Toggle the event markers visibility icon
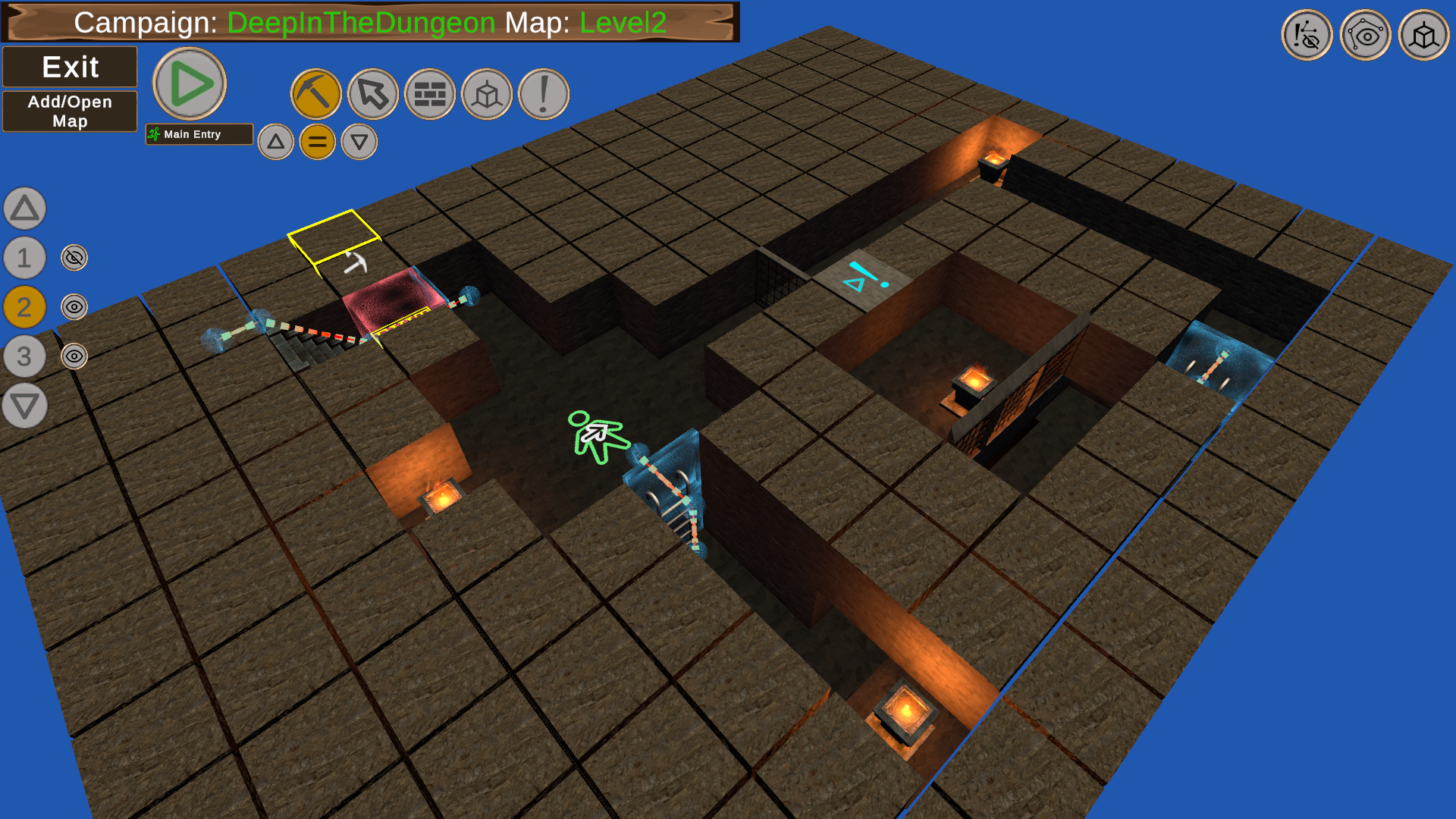Screen dimensions: 1456x819 (1307, 36)
